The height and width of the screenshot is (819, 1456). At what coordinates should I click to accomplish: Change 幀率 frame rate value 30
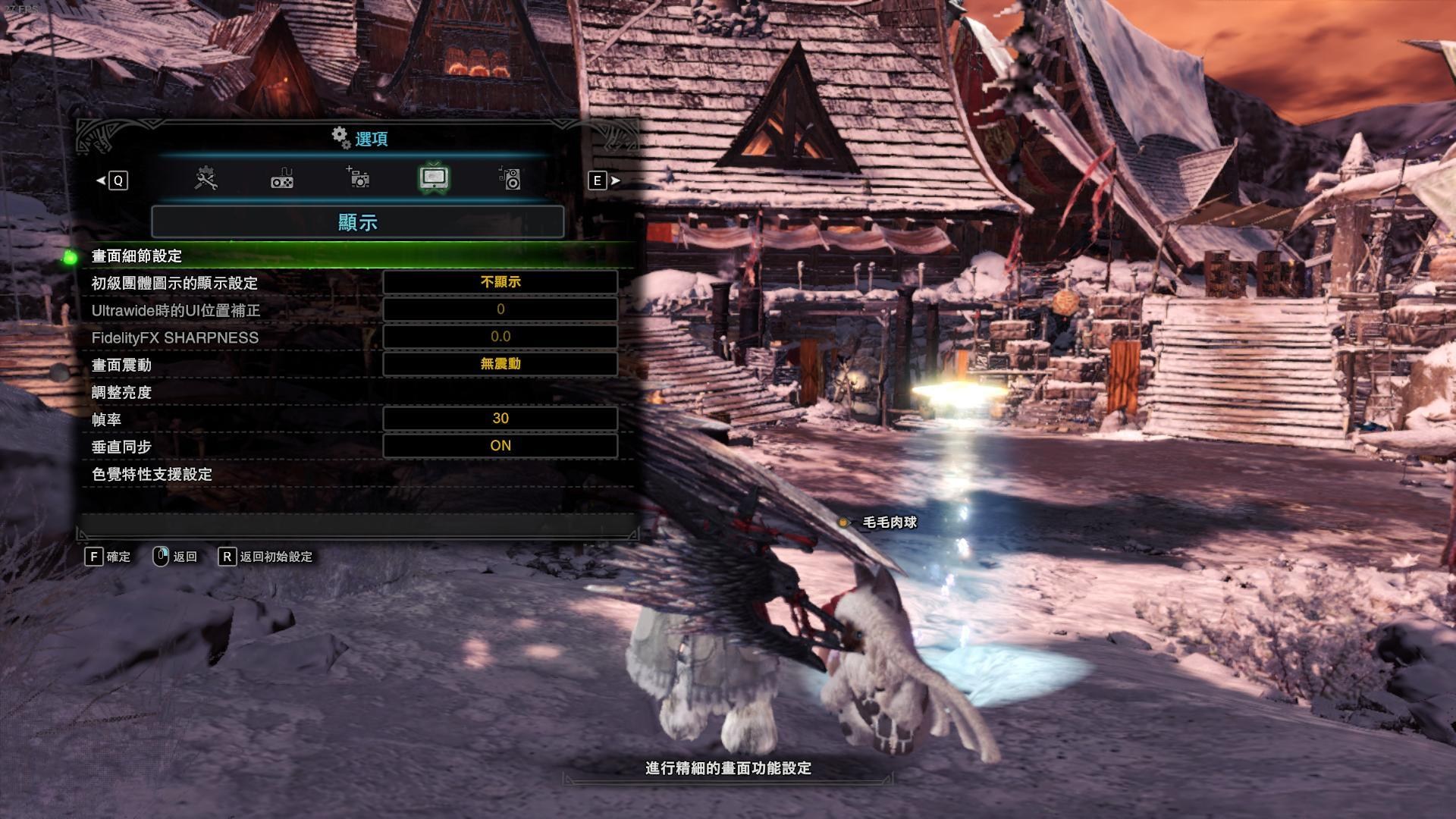[x=500, y=419]
